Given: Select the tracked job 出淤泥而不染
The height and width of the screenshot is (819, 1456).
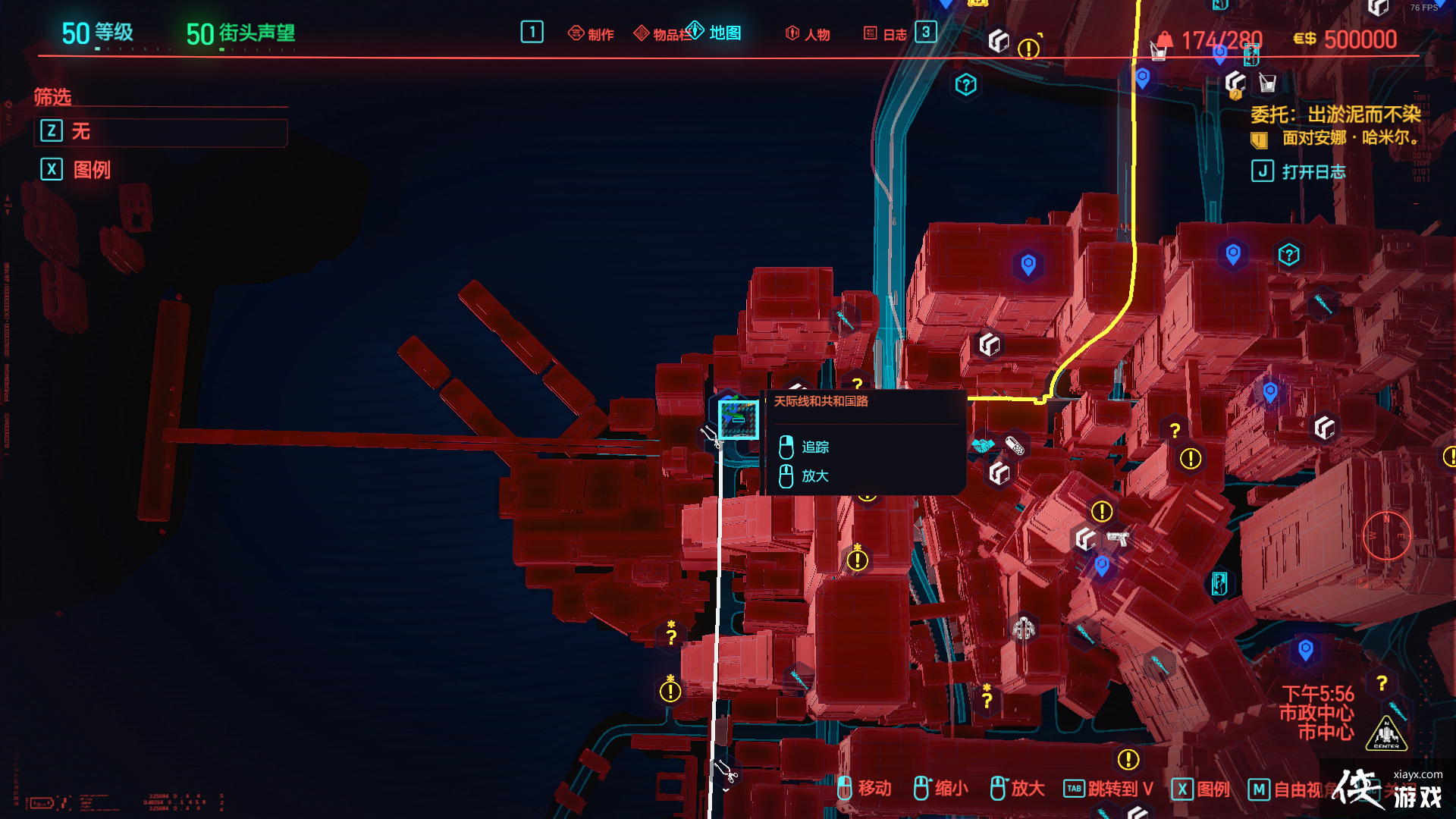Looking at the screenshot, I should tap(1335, 115).
